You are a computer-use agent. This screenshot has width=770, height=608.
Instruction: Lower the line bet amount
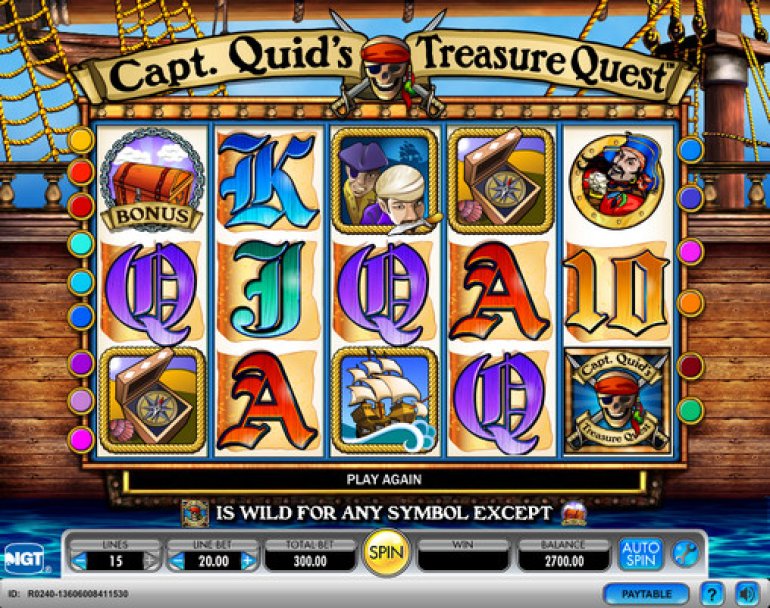pos(176,560)
